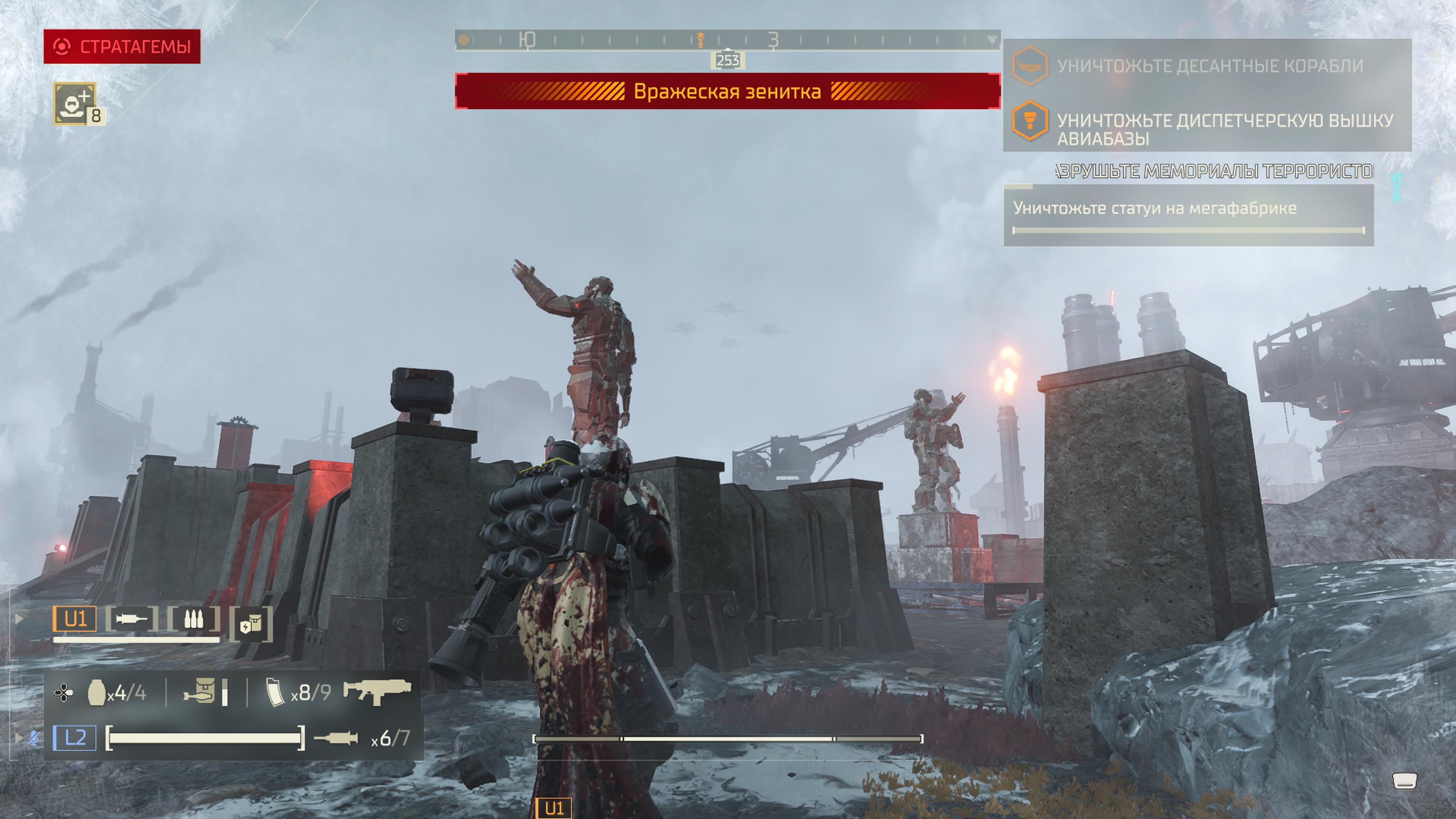The width and height of the screenshot is (1456, 819).
Task: Open the Уничтожьте статуи на мегафабрике objective
Action: [x=1188, y=215]
